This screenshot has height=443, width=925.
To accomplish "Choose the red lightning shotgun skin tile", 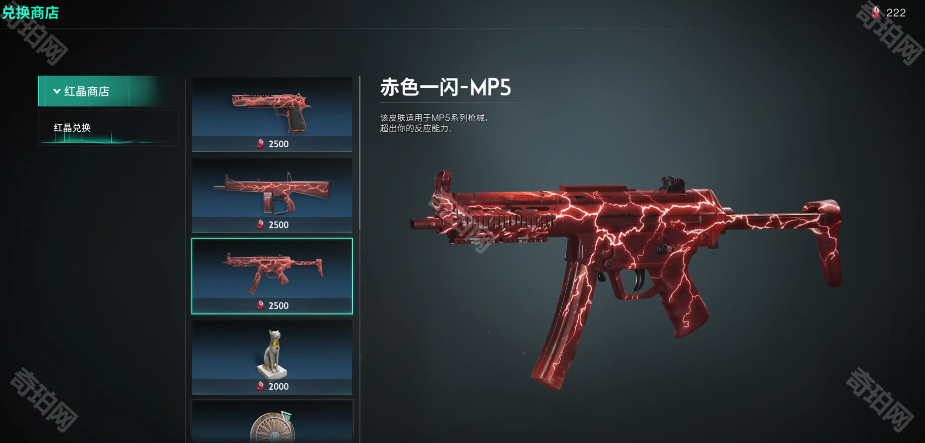I will (272, 193).
